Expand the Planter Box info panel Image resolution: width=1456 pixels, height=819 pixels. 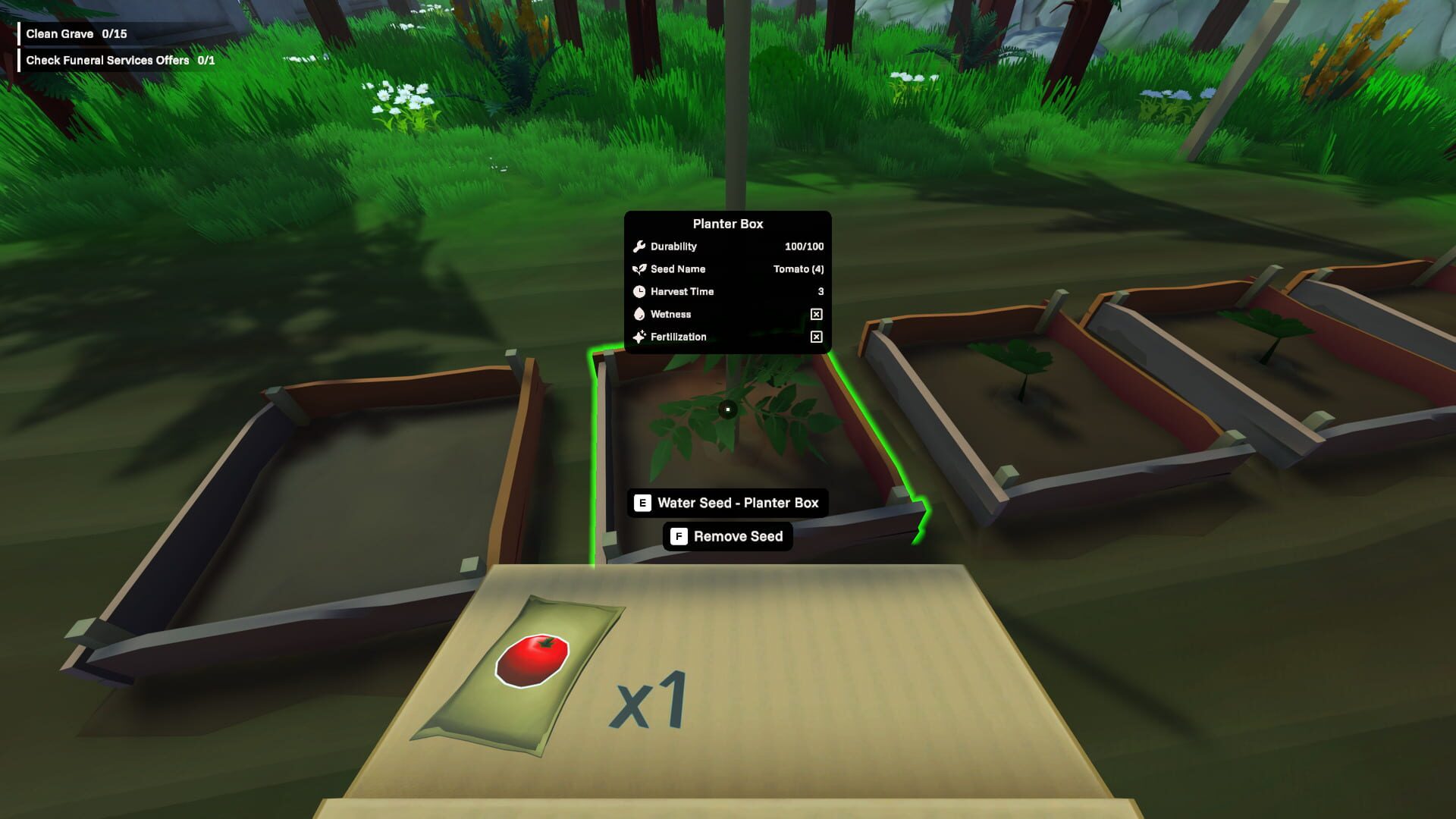726,224
